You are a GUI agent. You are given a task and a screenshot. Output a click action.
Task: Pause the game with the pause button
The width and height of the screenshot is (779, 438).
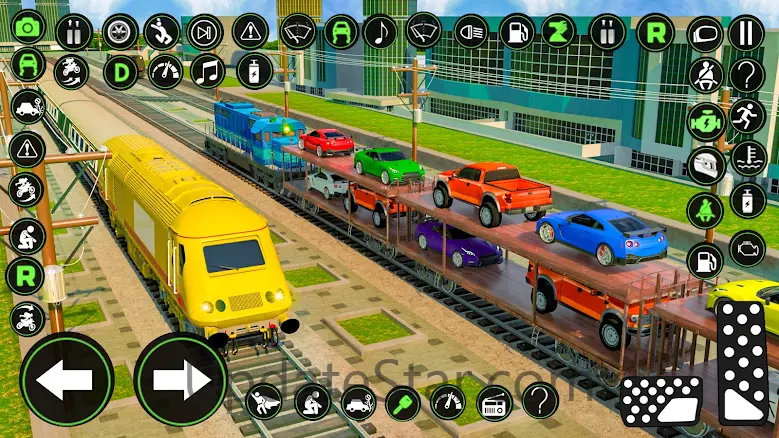(x=745, y=33)
